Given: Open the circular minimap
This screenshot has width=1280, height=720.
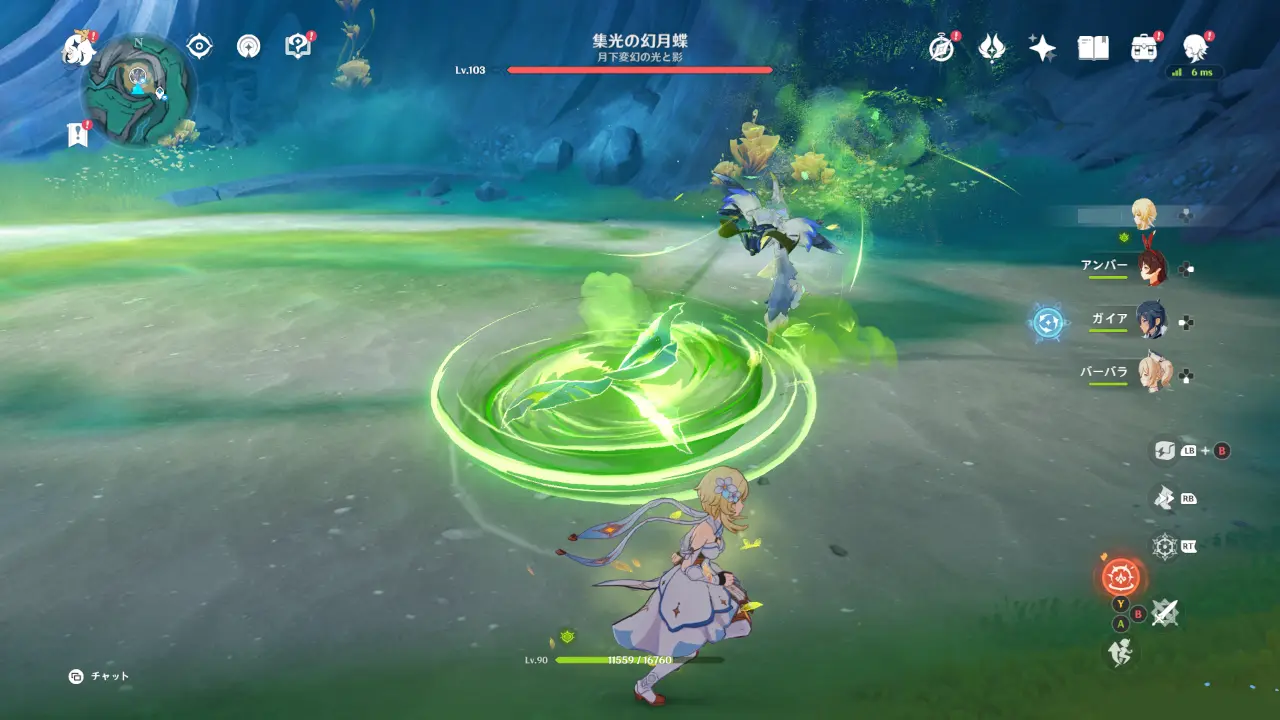Looking at the screenshot, I should click(138, 90).
